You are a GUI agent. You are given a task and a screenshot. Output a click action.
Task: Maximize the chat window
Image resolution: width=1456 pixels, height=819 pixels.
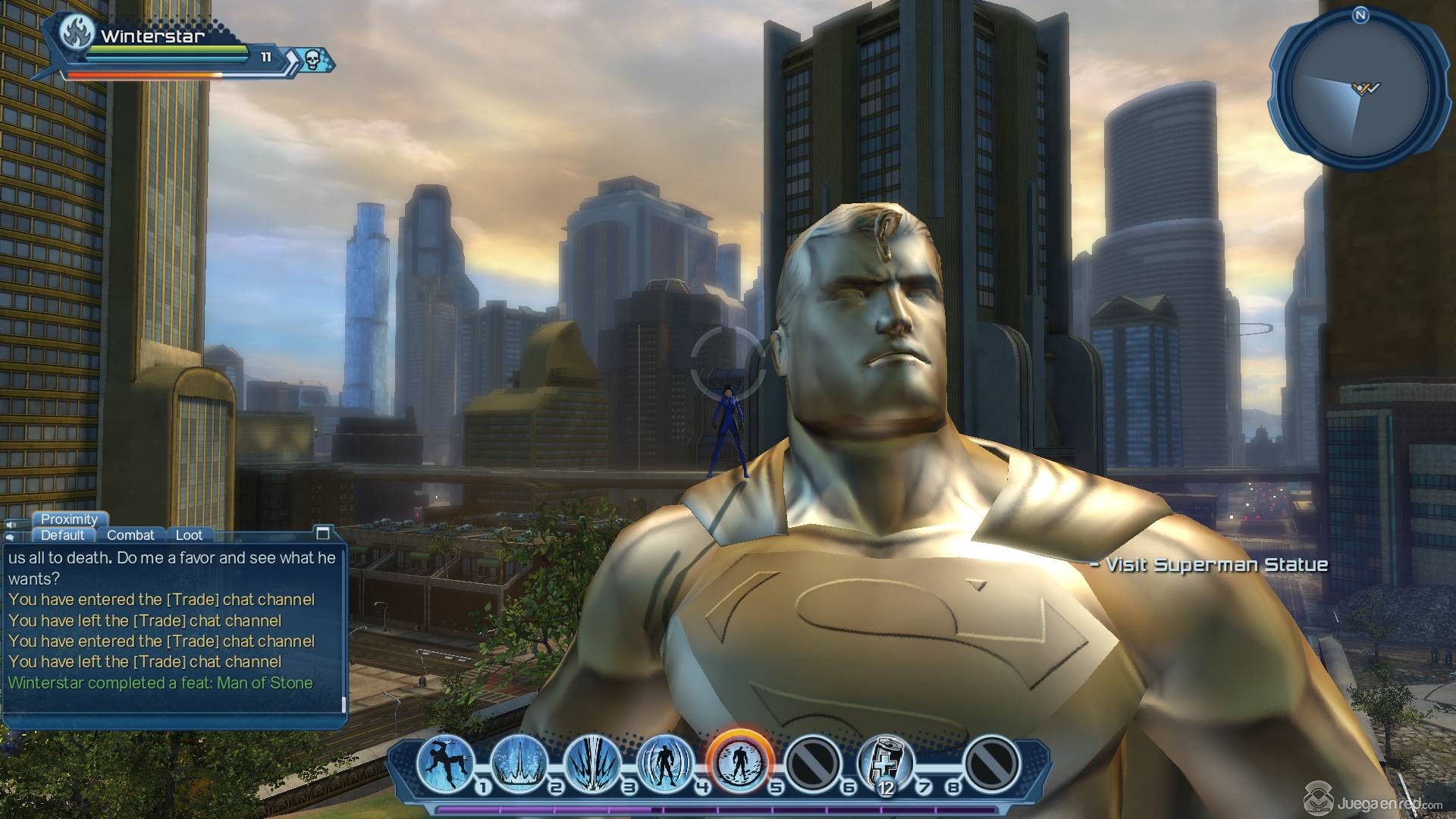323,532
